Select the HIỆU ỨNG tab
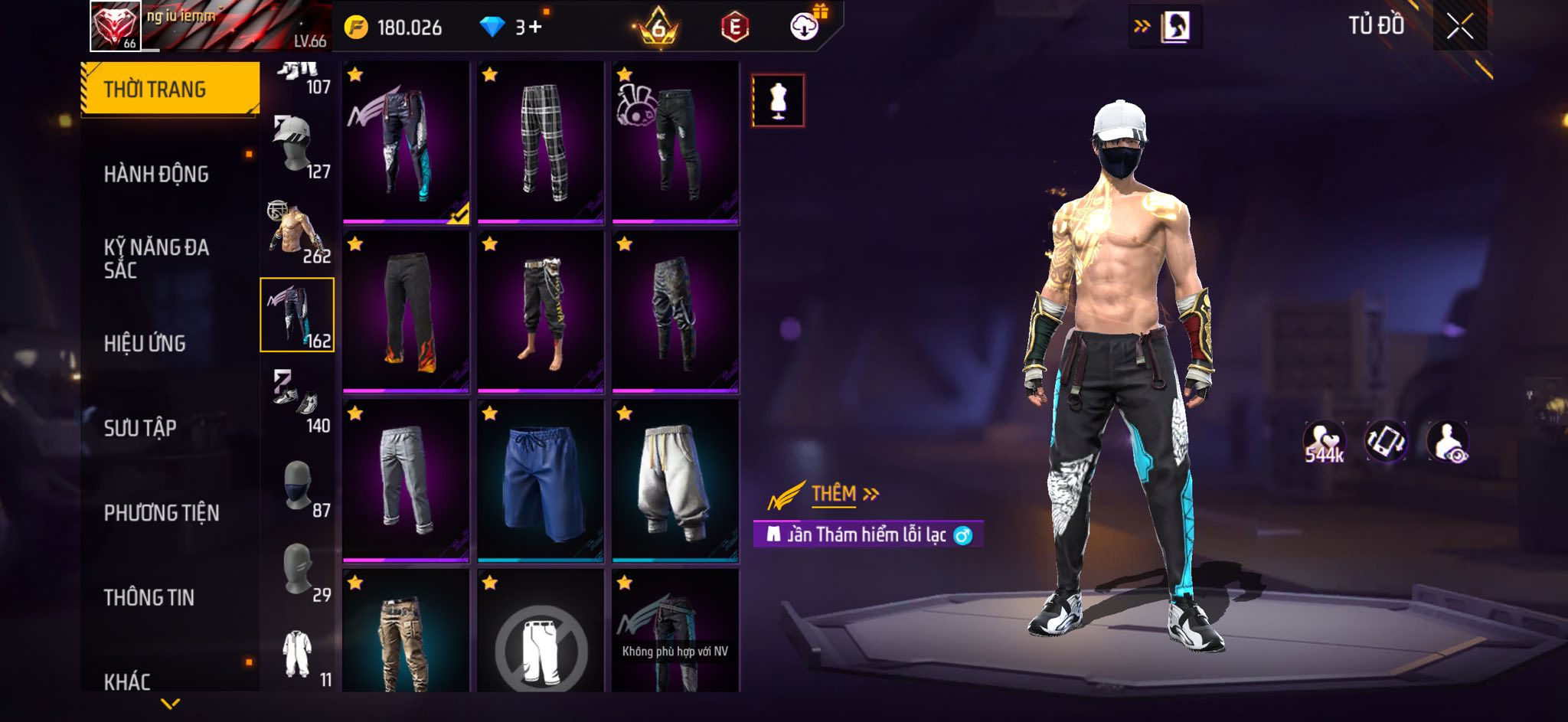Image resolution: width=1568 pixels, height=722 pixels. point(145,343)
